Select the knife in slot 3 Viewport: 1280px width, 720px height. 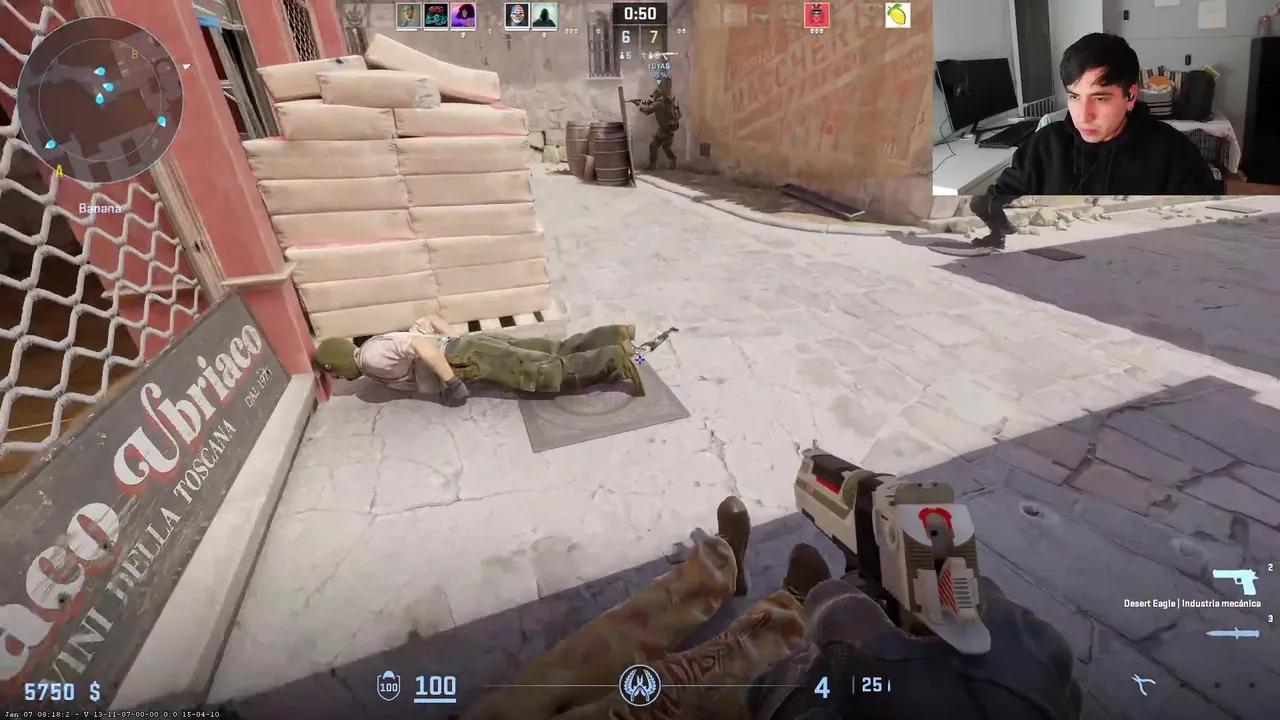(x=1232, y=632)
